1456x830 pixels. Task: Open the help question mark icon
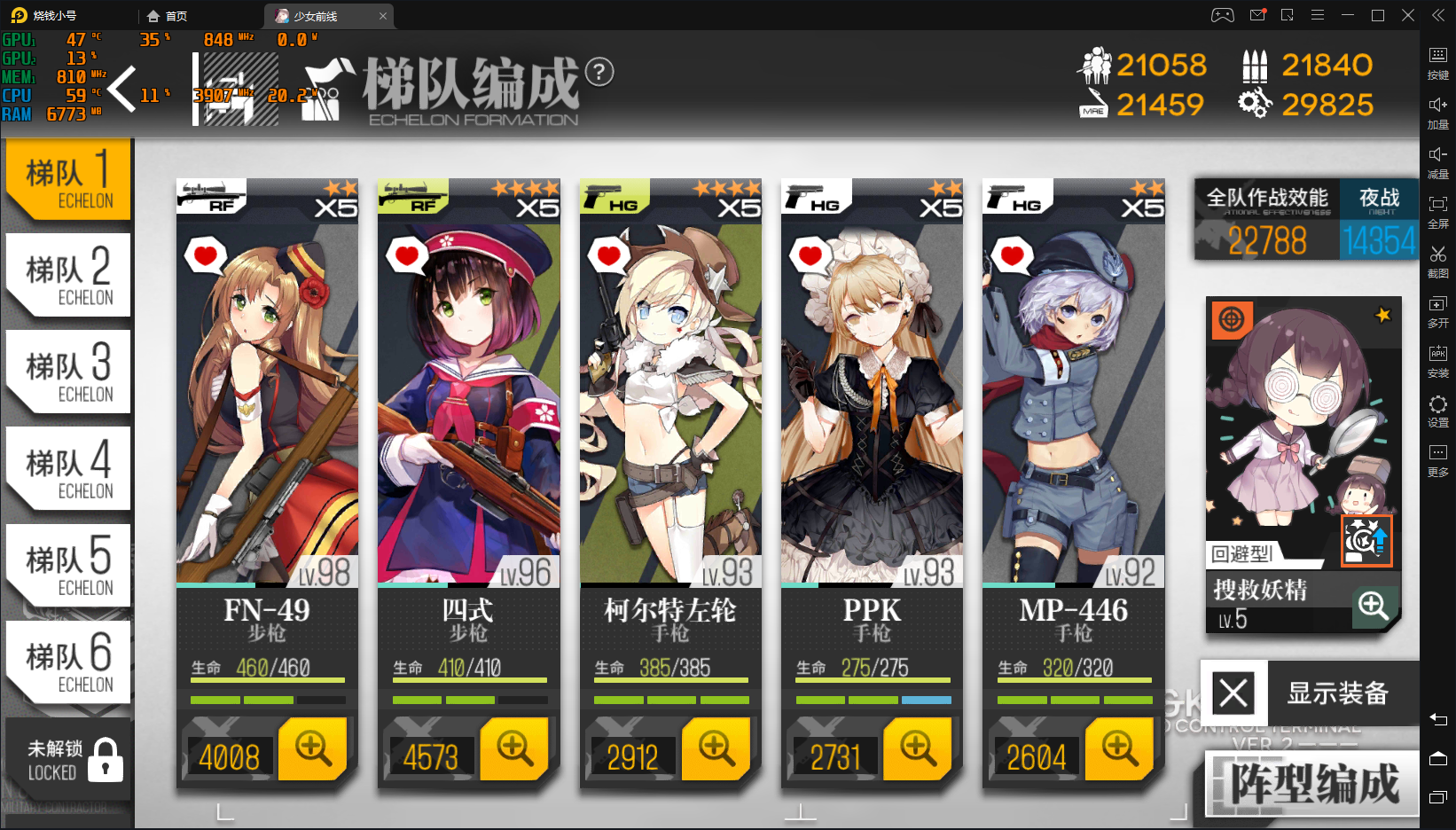[x=599, y=72]
